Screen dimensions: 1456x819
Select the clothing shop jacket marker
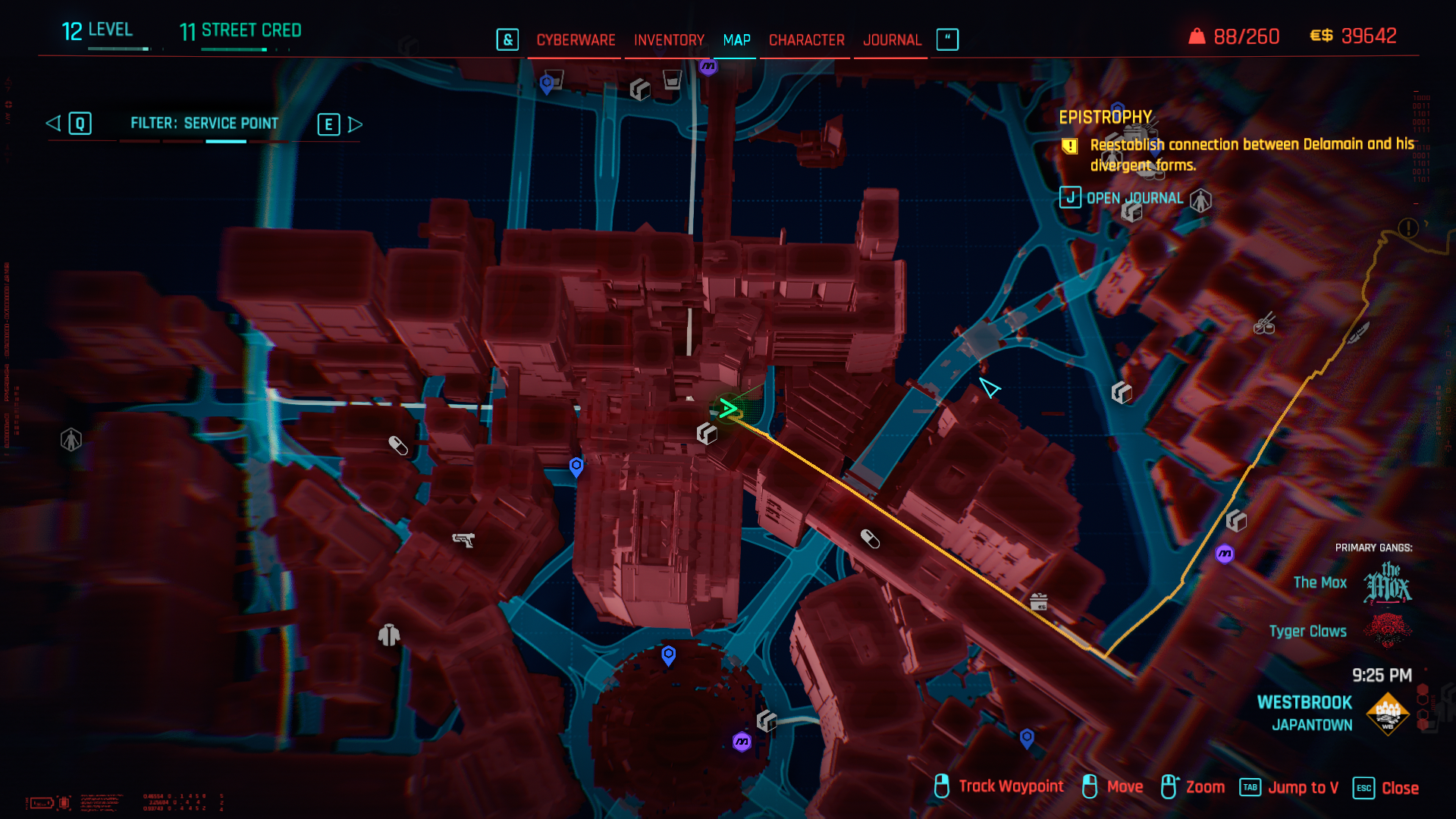pyautogui.click(x=389, y=635)
